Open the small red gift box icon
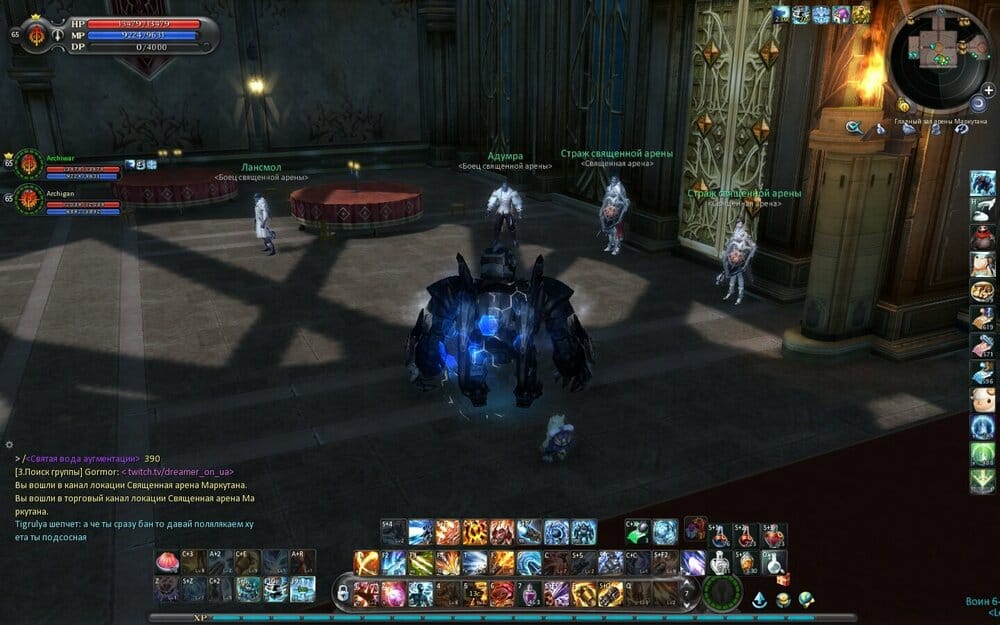 click(x=783, y=579)
